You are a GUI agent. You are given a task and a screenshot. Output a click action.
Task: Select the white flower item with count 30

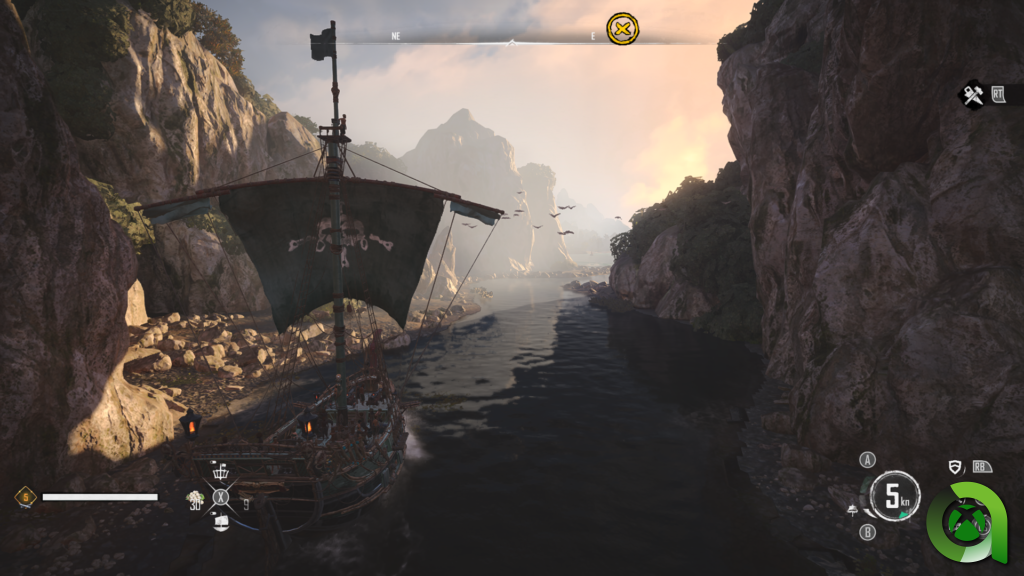click(196, 497)
